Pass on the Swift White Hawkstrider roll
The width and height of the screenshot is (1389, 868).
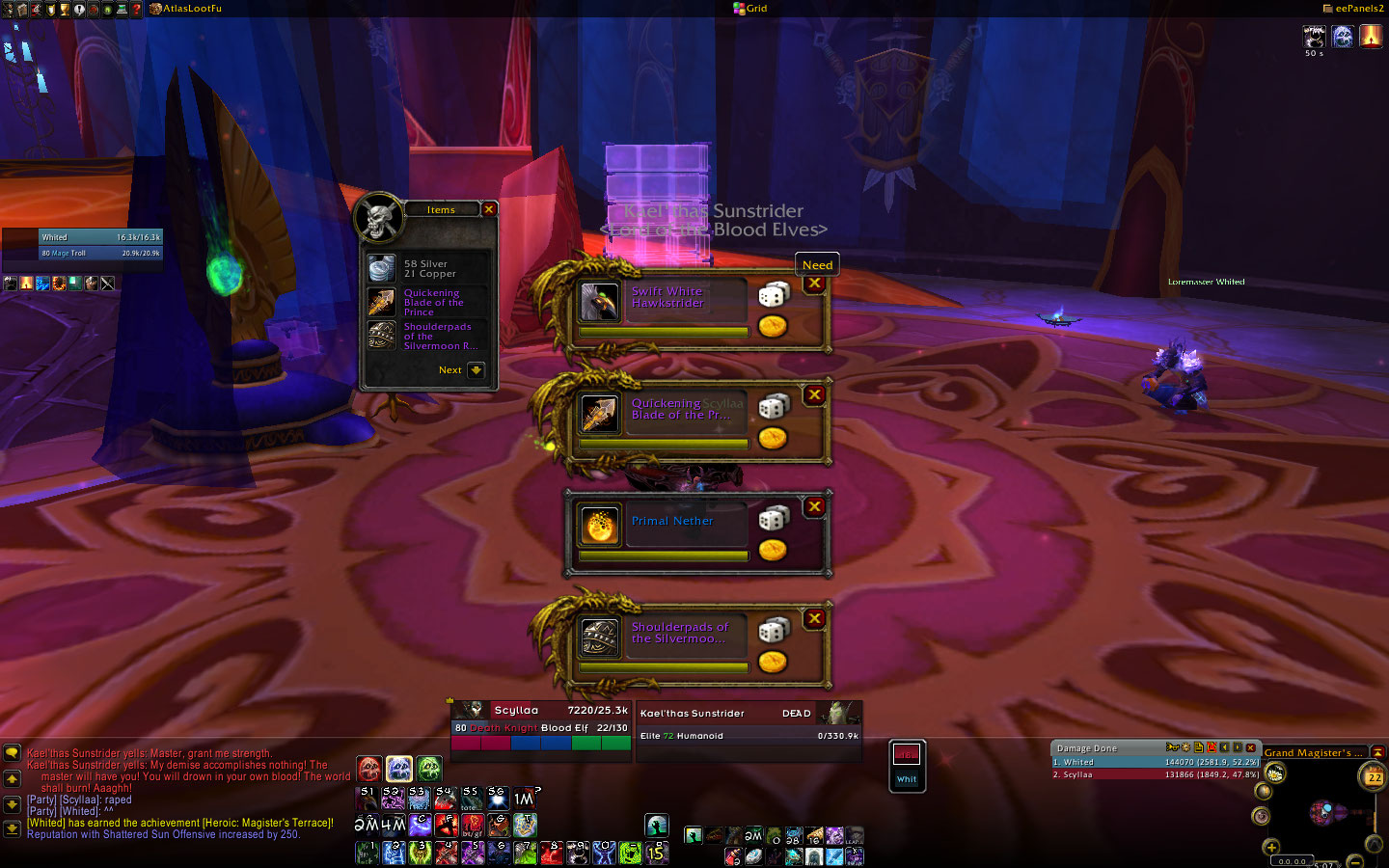(815, 284)
